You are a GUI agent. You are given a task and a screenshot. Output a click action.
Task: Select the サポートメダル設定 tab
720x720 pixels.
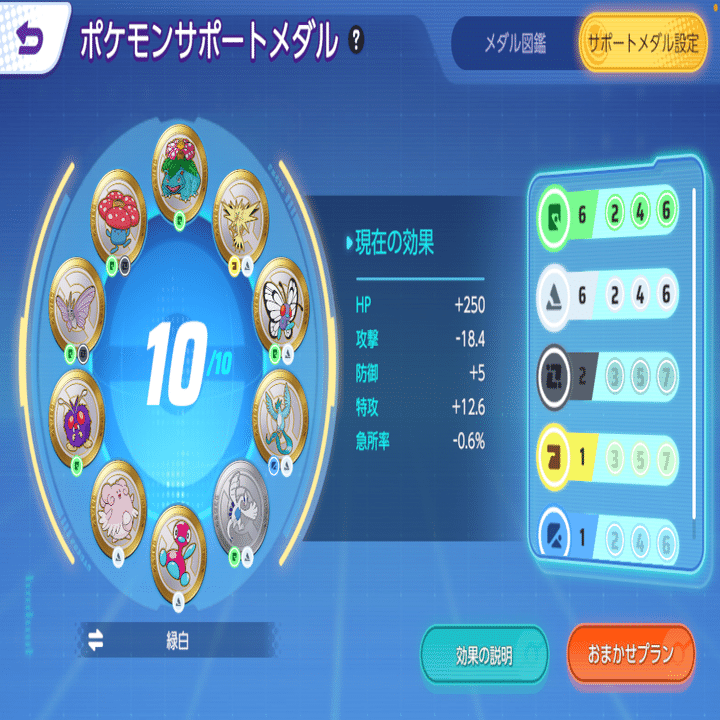(642, 44)
